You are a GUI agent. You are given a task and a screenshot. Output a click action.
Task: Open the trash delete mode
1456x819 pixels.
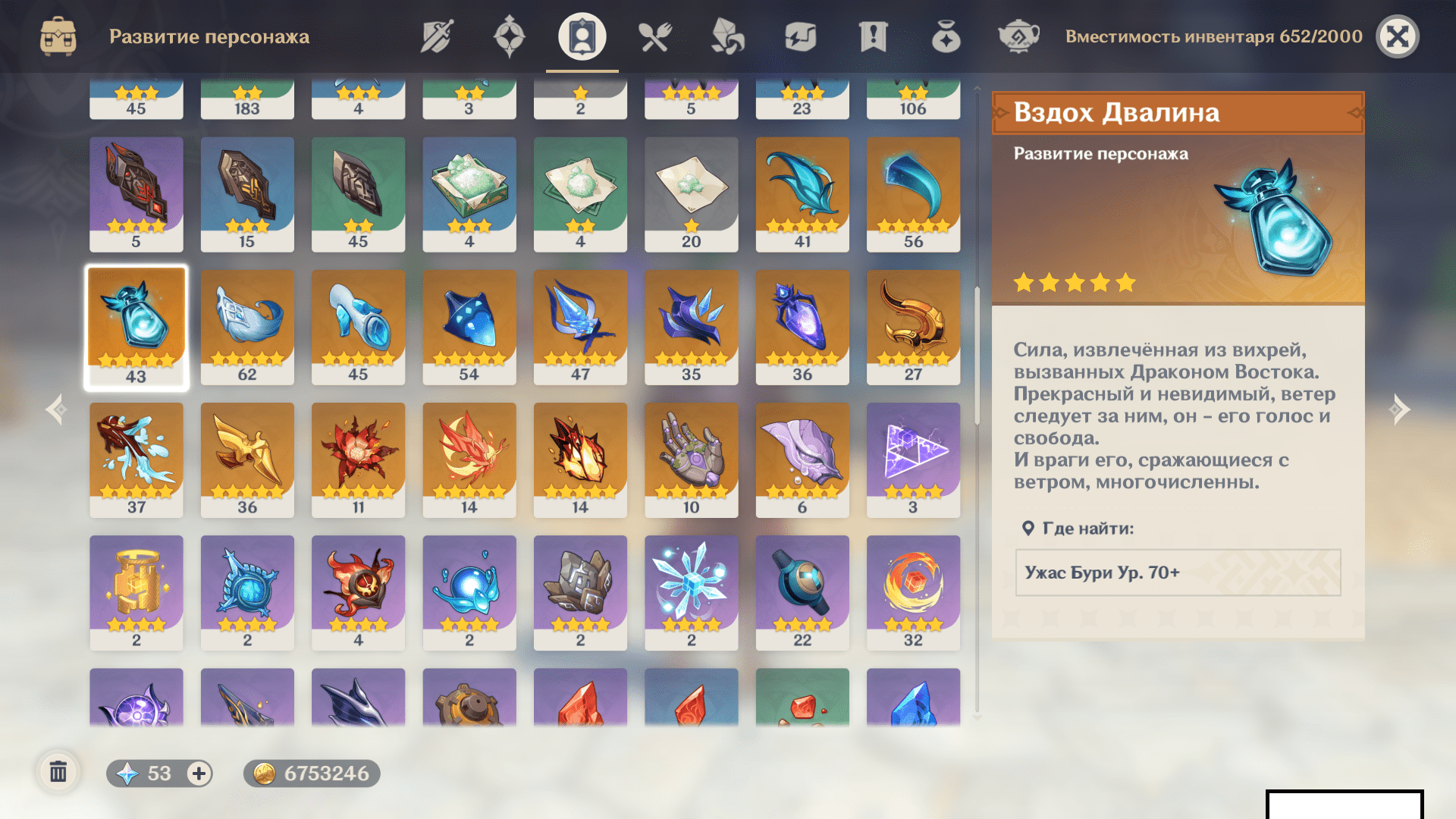58,773
